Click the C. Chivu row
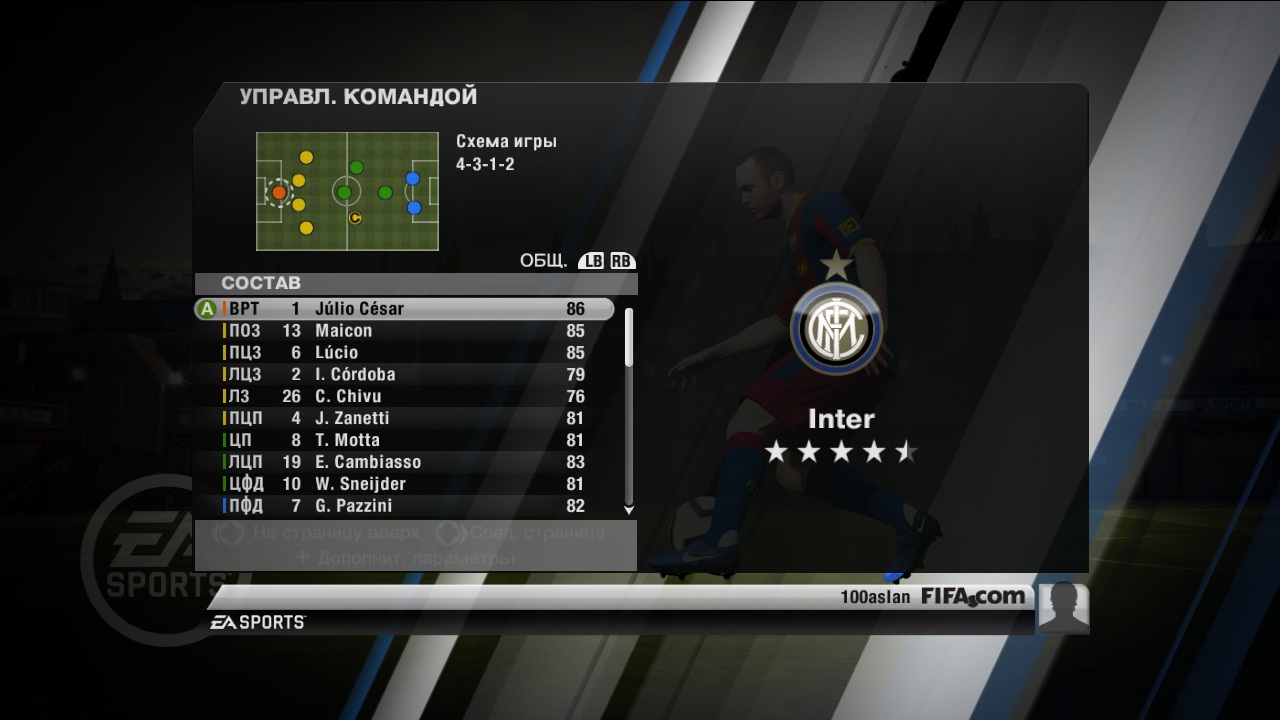Screen dimensions: 1280x720 click(x=404, y=397)
